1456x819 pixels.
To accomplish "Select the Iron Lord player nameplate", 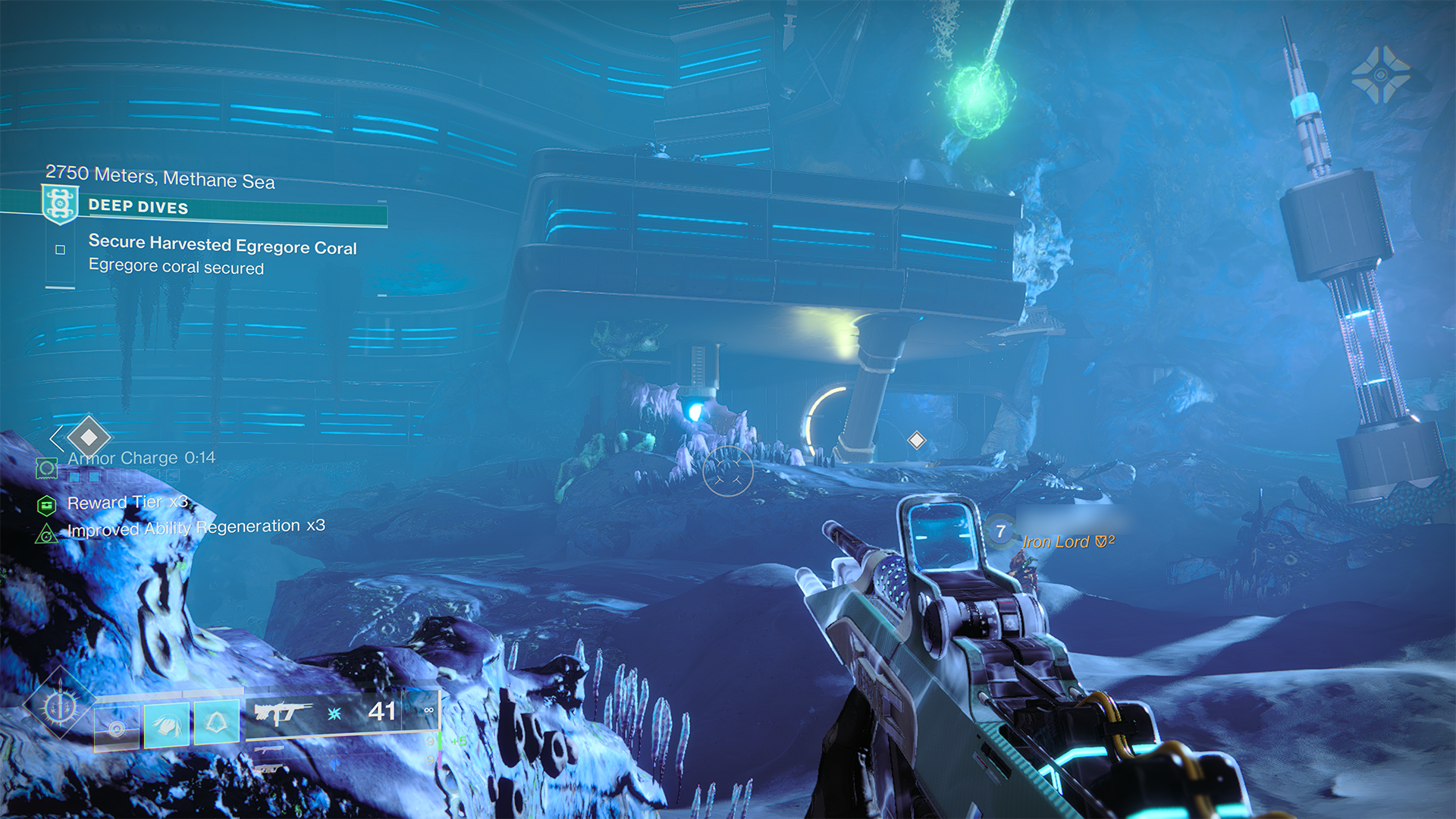I will (x=1056, y=541).
